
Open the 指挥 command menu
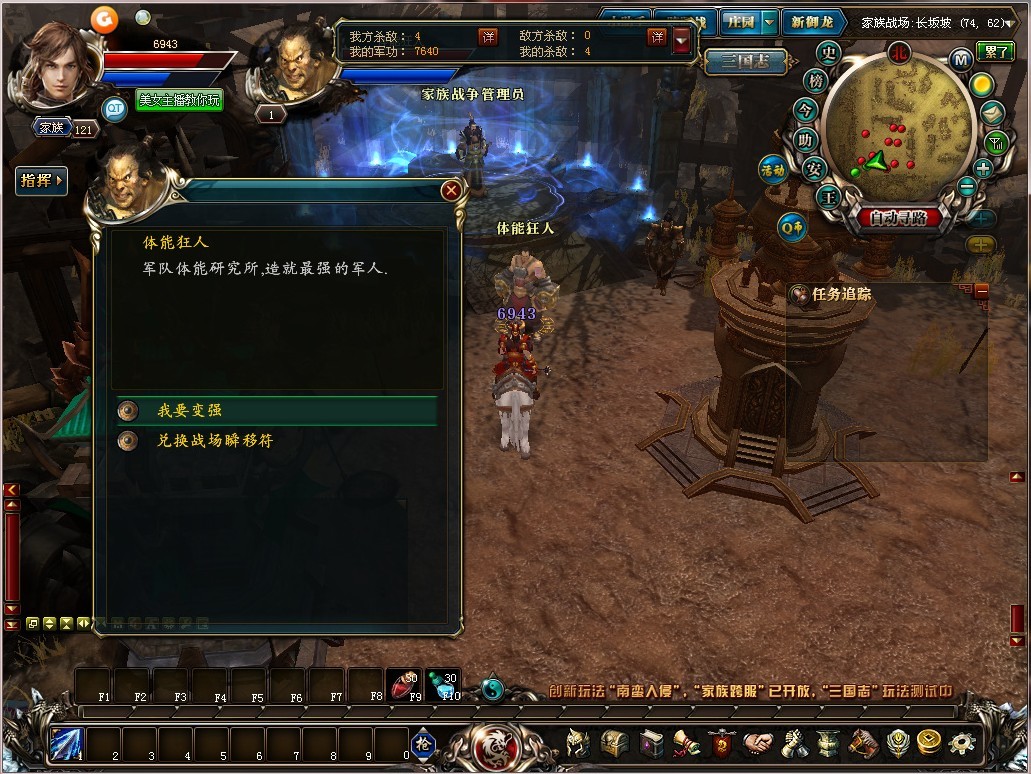click(41, 181)
